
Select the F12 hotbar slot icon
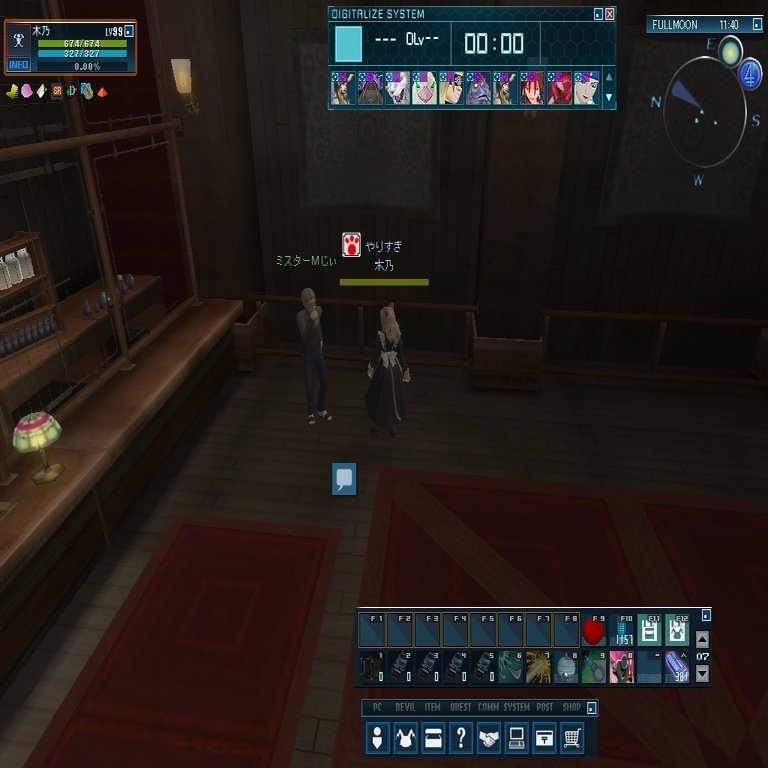click(x=677, y=630)
